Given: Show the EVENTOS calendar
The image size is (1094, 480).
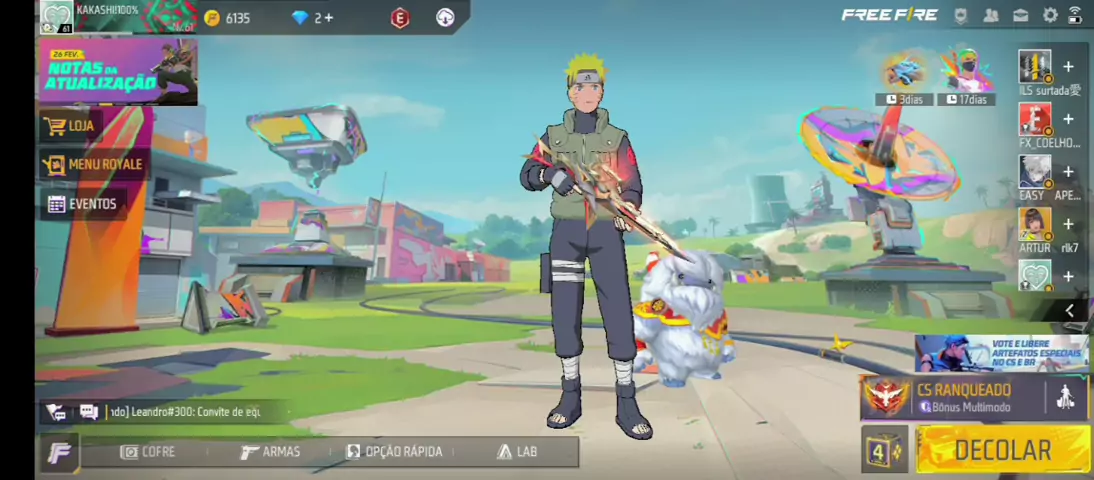Looking at the screenshot, I should 83,204.
